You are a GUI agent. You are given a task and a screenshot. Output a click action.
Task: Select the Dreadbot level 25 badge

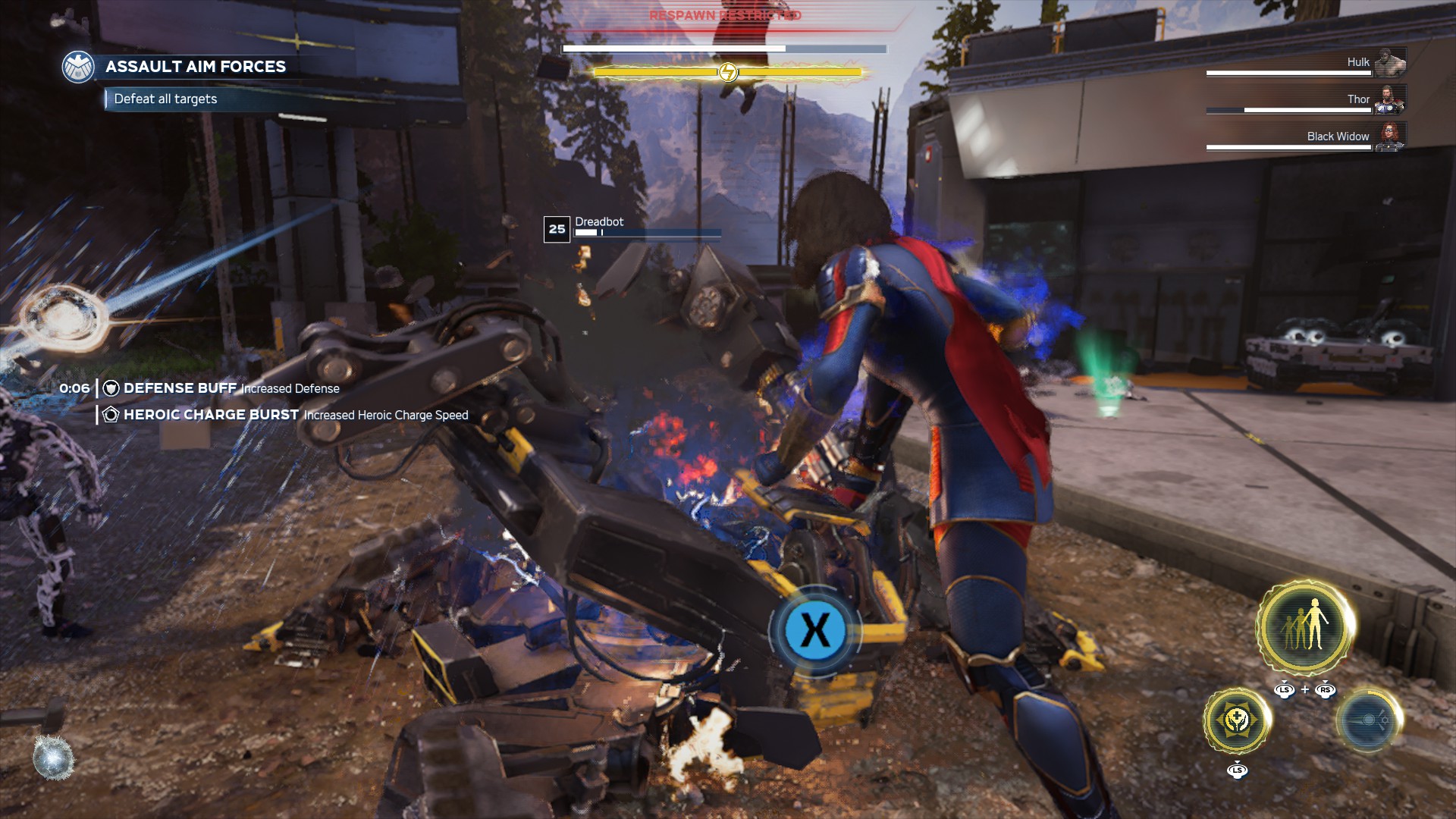557,229
